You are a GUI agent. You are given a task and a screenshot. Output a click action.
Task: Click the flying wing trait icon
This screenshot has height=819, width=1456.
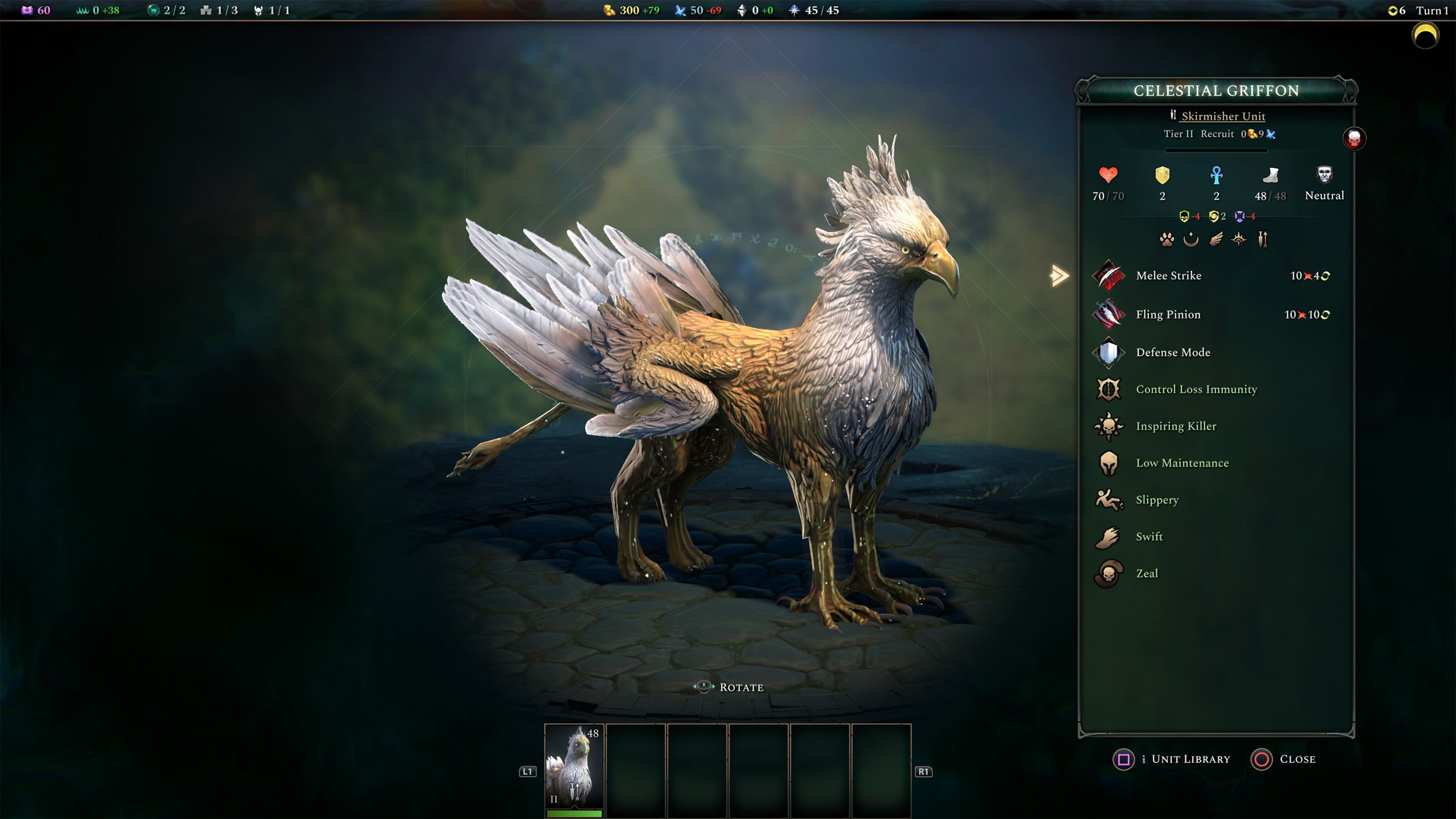coord(1216,239)
